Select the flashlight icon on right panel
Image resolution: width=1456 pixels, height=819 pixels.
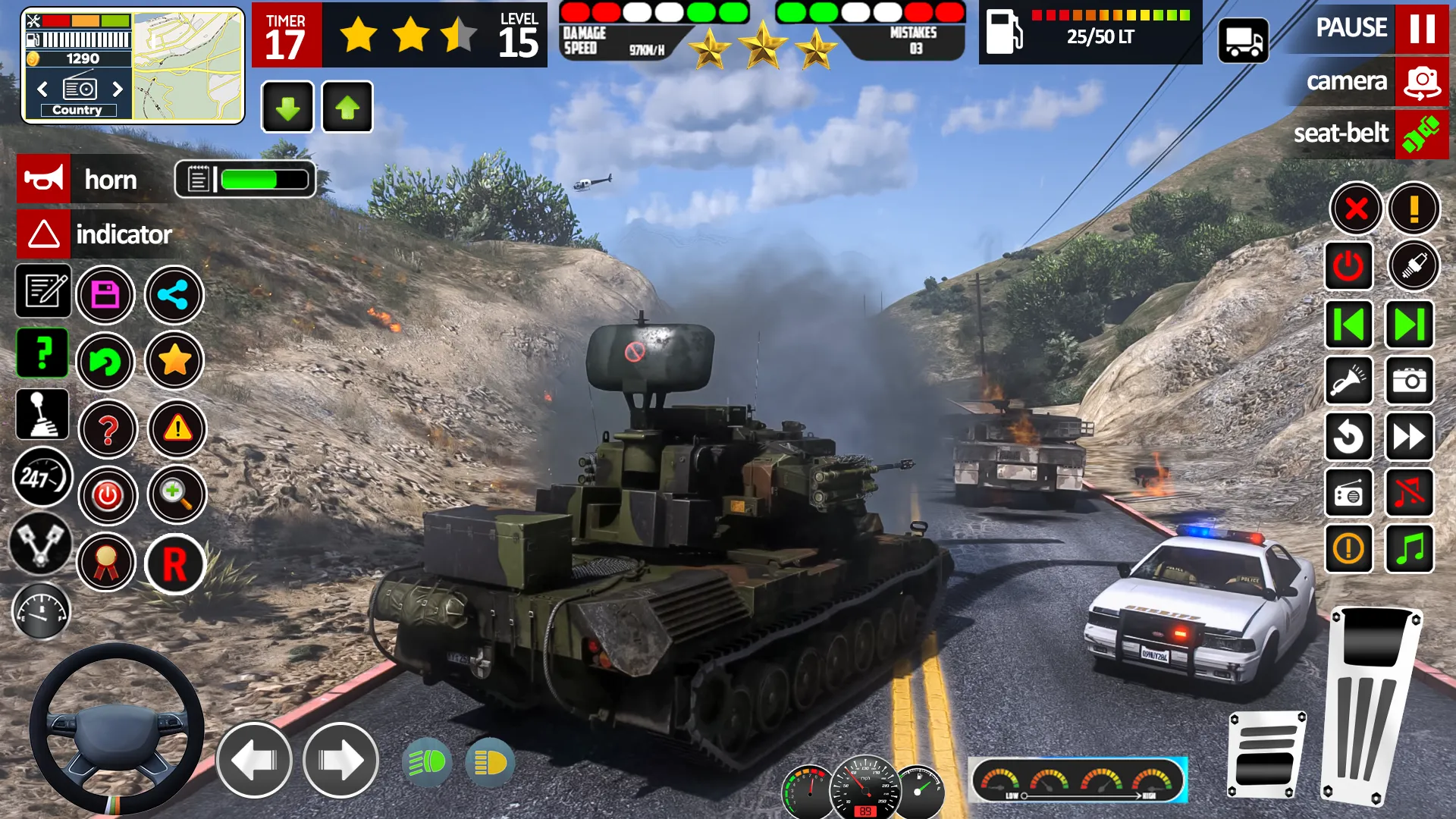coord(1350,381)
